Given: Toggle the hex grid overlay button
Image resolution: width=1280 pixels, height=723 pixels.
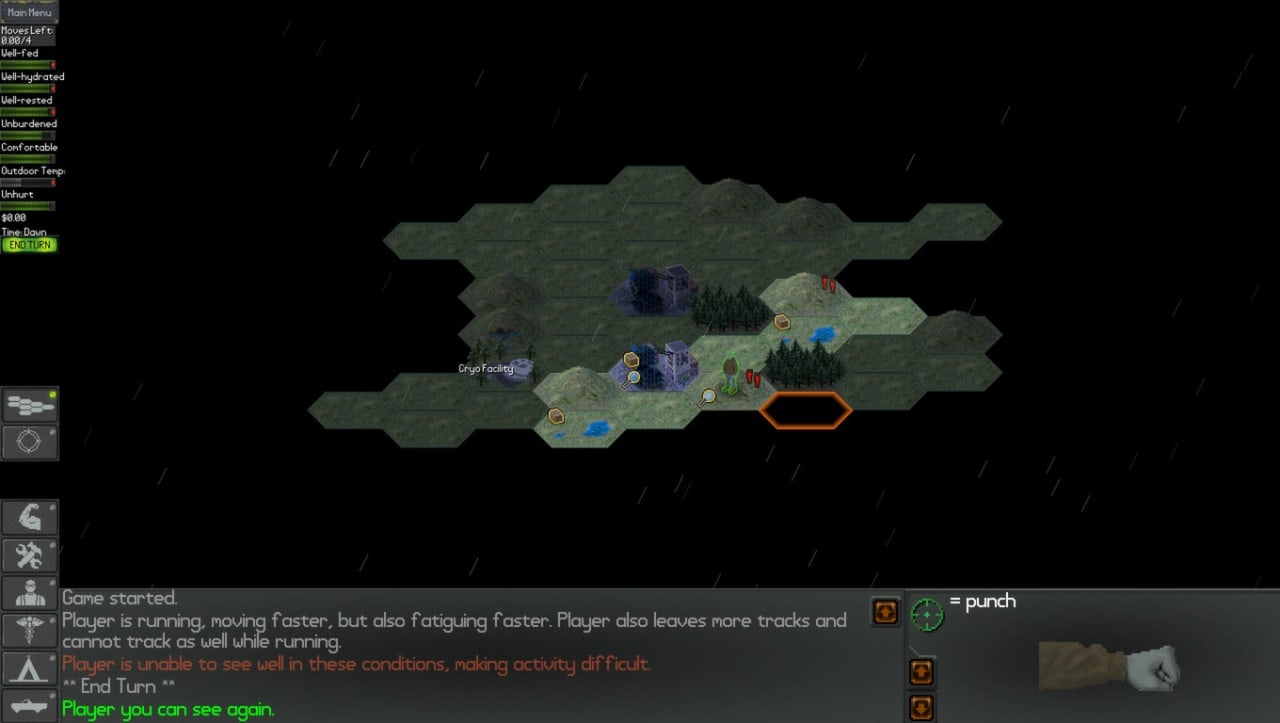Looking at the screenshot, I should [x=30, y=405].
